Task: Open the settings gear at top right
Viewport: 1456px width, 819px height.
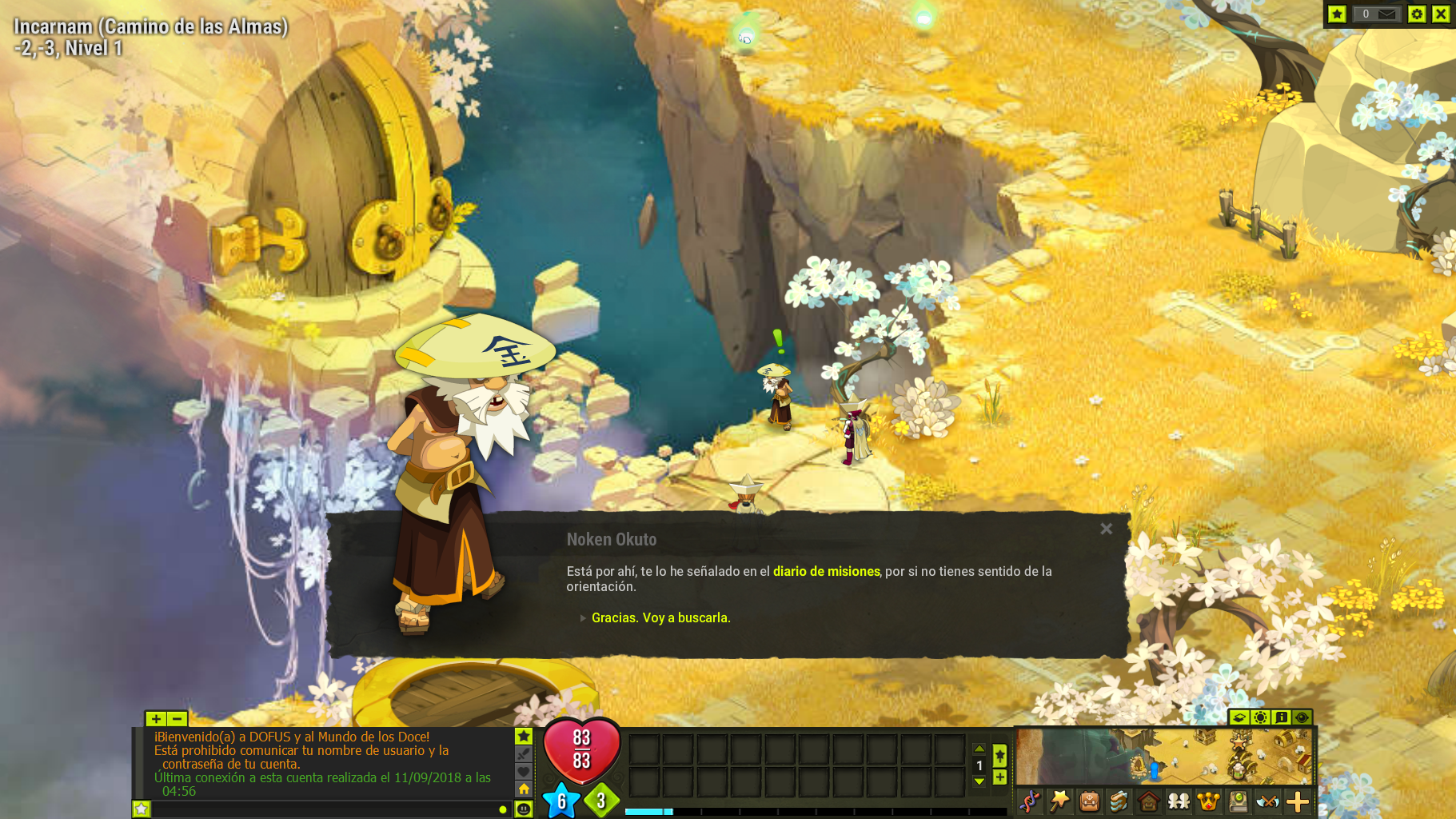Action: click(x=1416, y=14)
